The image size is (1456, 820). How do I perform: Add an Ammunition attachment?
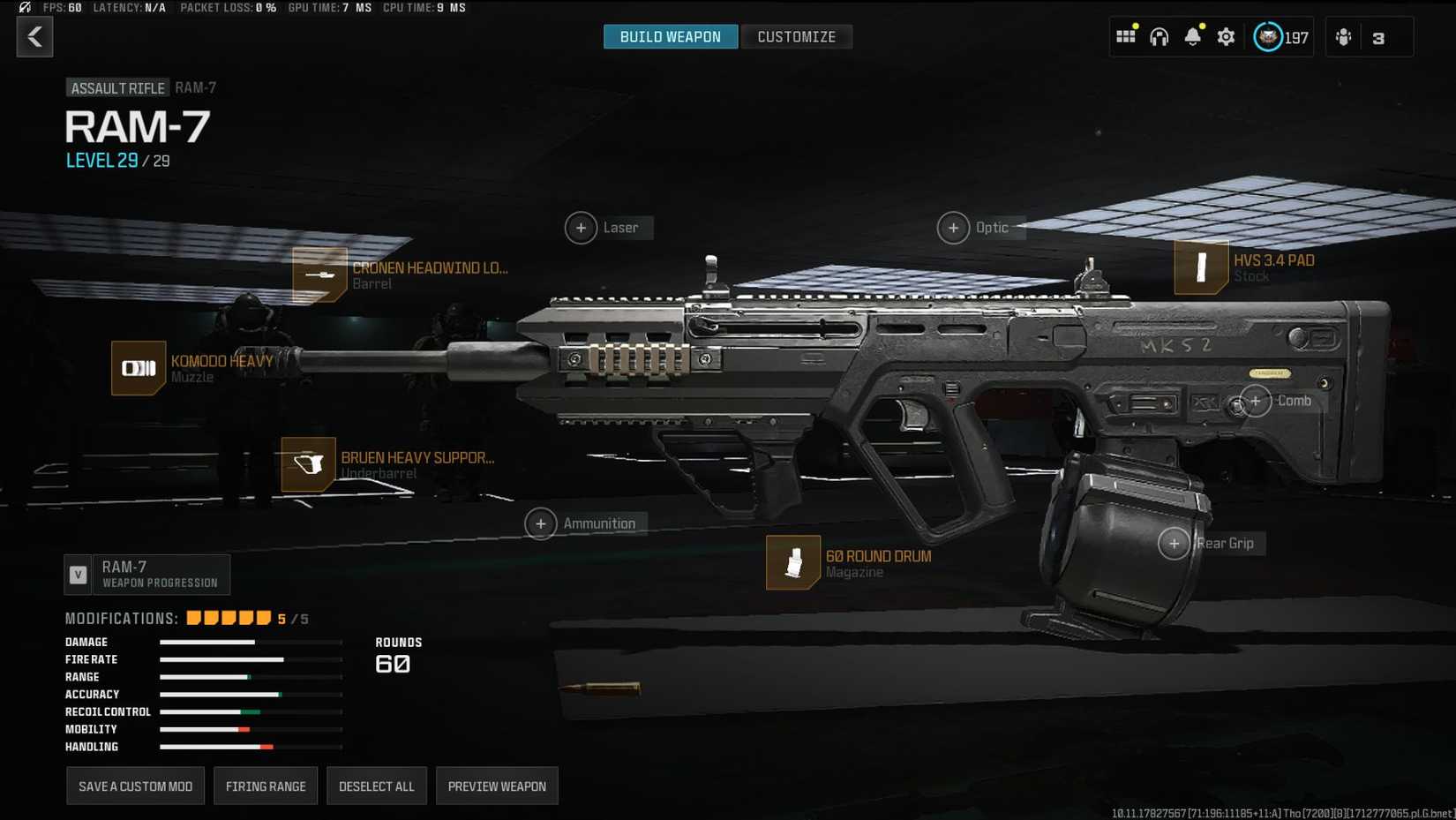[541, 523]
